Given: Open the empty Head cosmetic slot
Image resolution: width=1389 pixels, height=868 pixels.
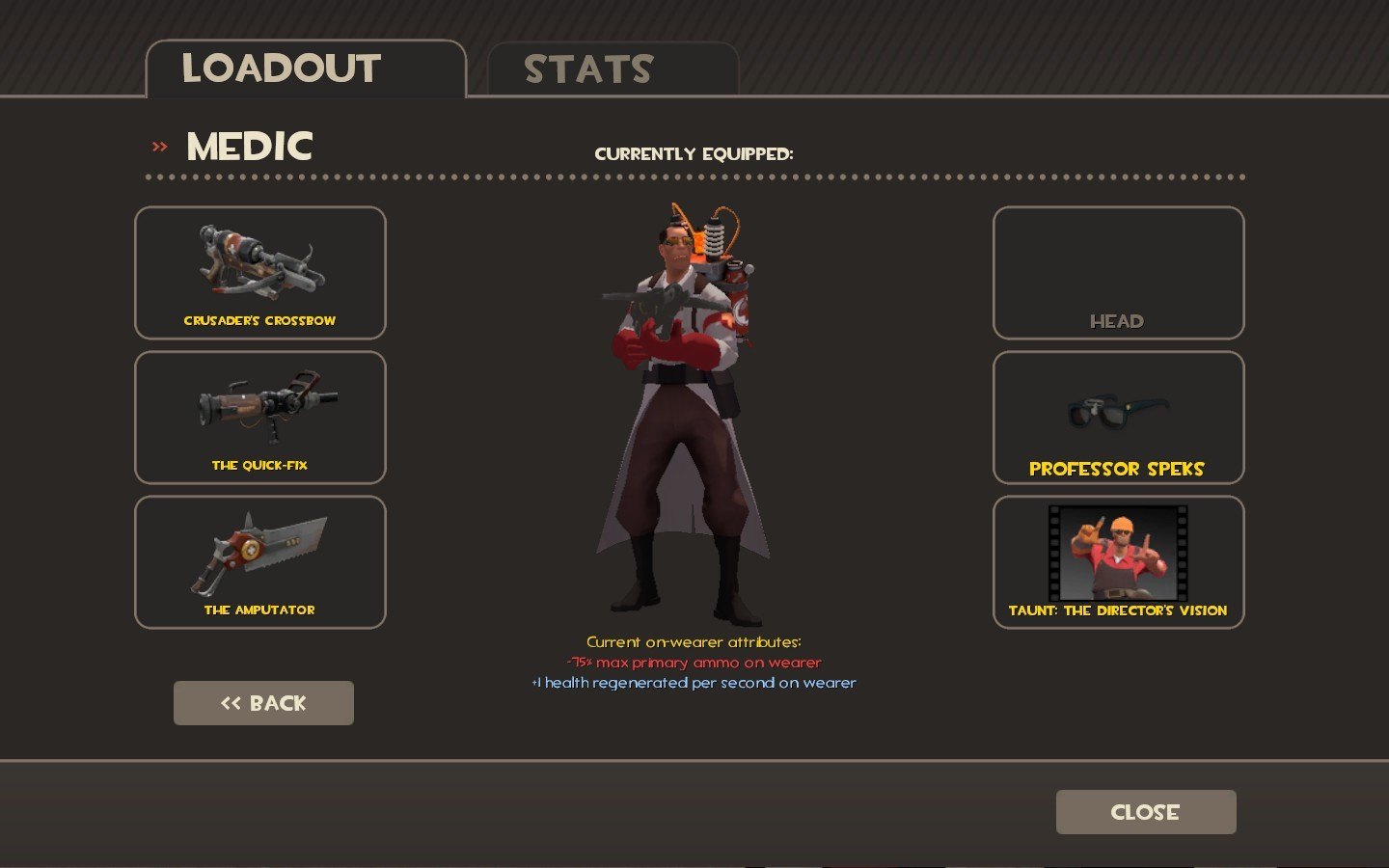Looking at the screenshot, I should coord(1118,273).
